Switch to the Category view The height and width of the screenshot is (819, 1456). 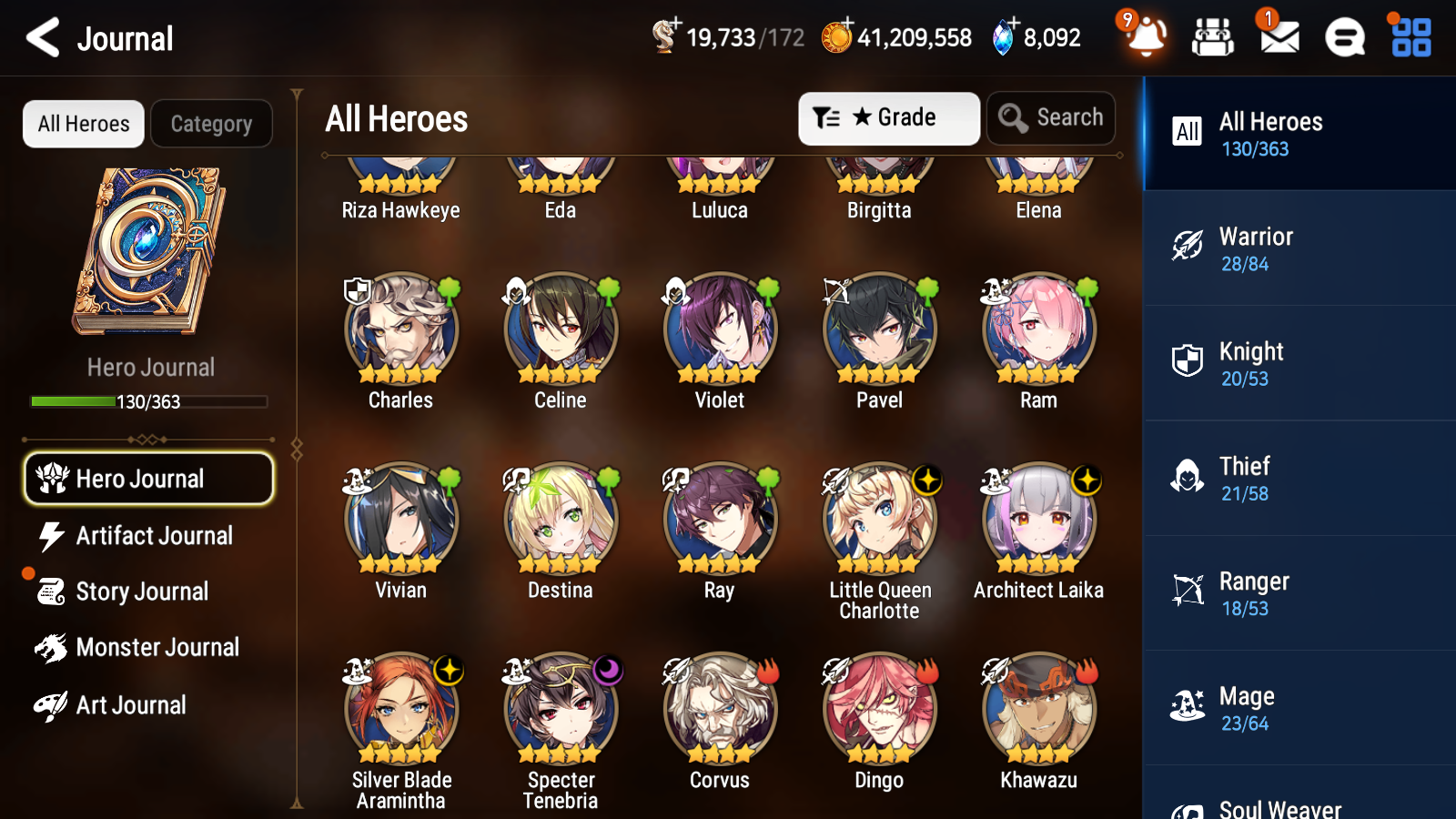[211, 124]
